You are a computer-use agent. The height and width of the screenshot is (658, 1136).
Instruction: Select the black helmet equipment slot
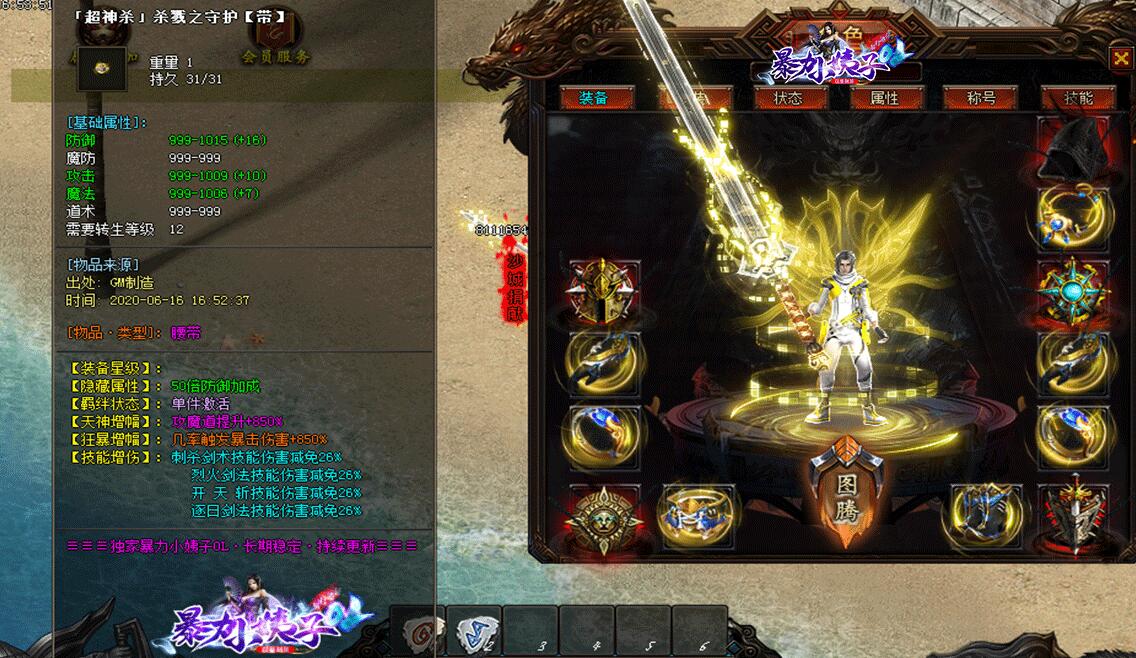(x=1074, y=147)
